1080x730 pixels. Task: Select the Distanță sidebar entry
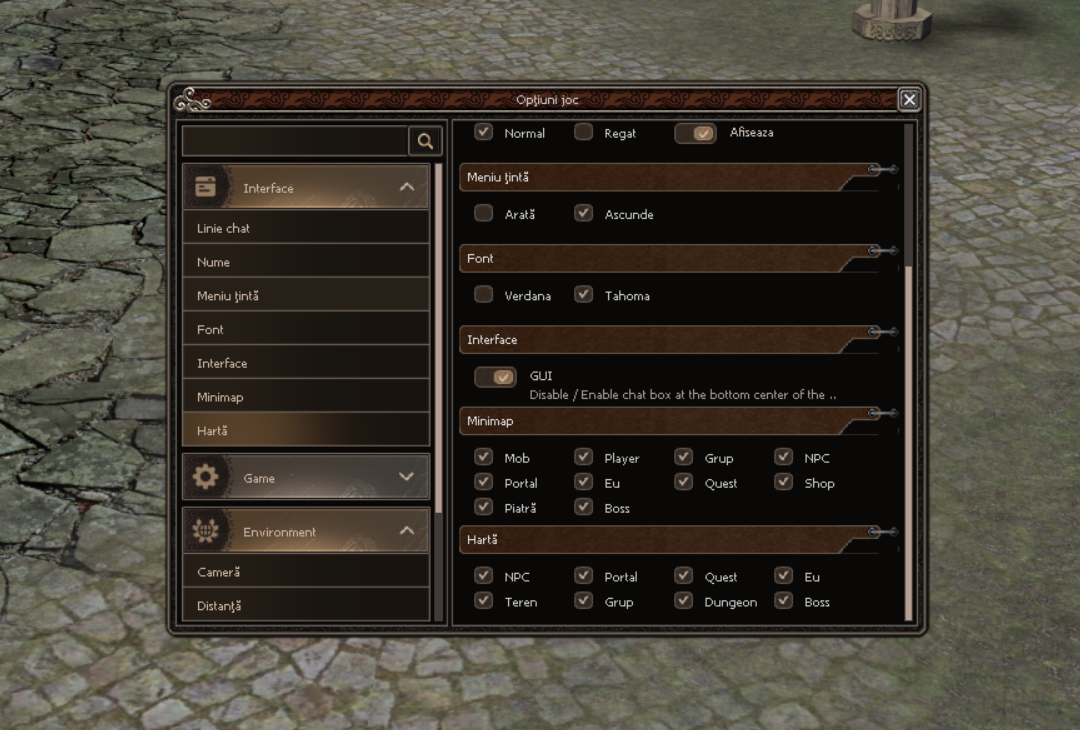tap(305, 605)
